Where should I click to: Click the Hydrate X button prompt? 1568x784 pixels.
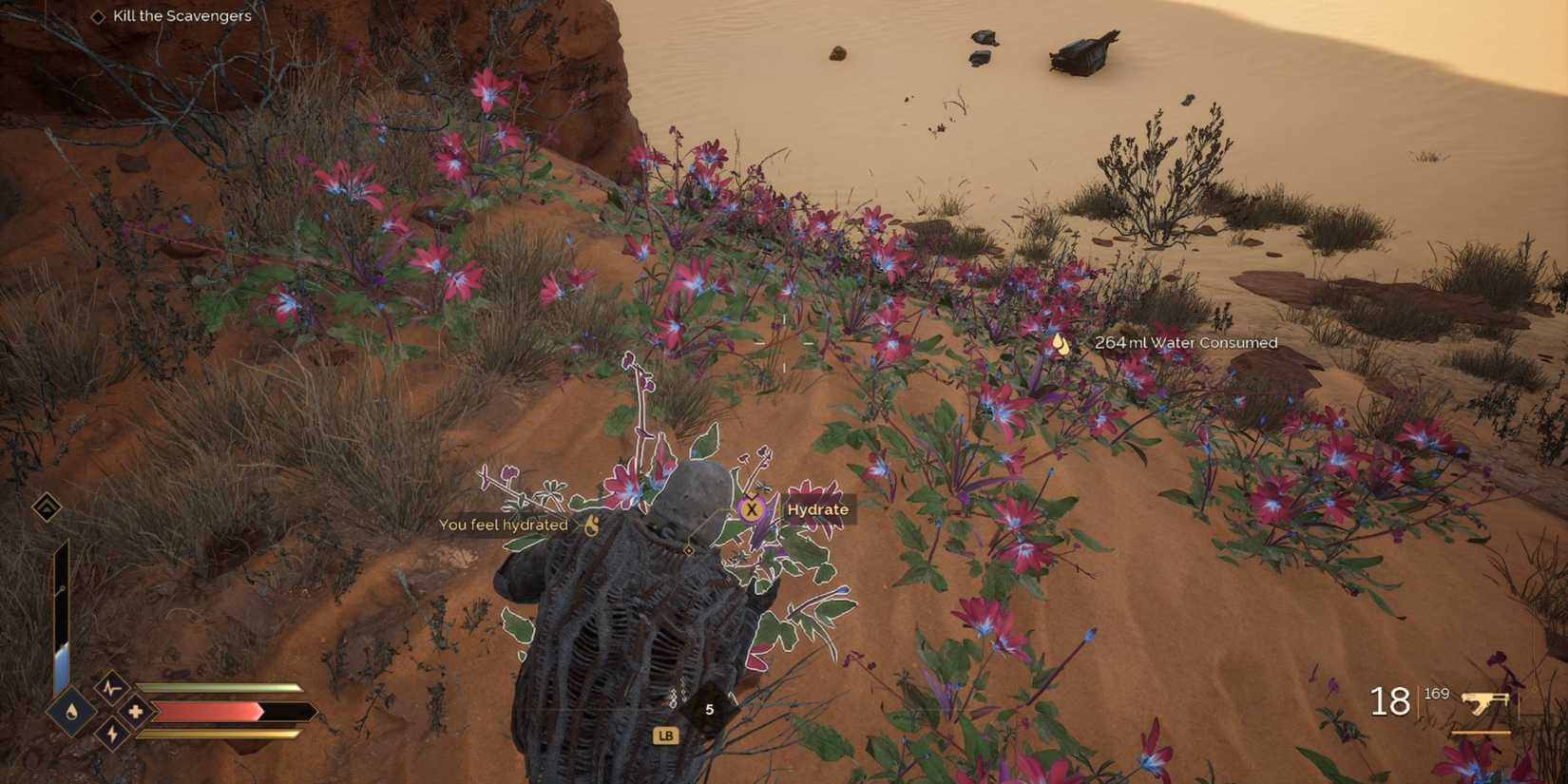(751, 510)
